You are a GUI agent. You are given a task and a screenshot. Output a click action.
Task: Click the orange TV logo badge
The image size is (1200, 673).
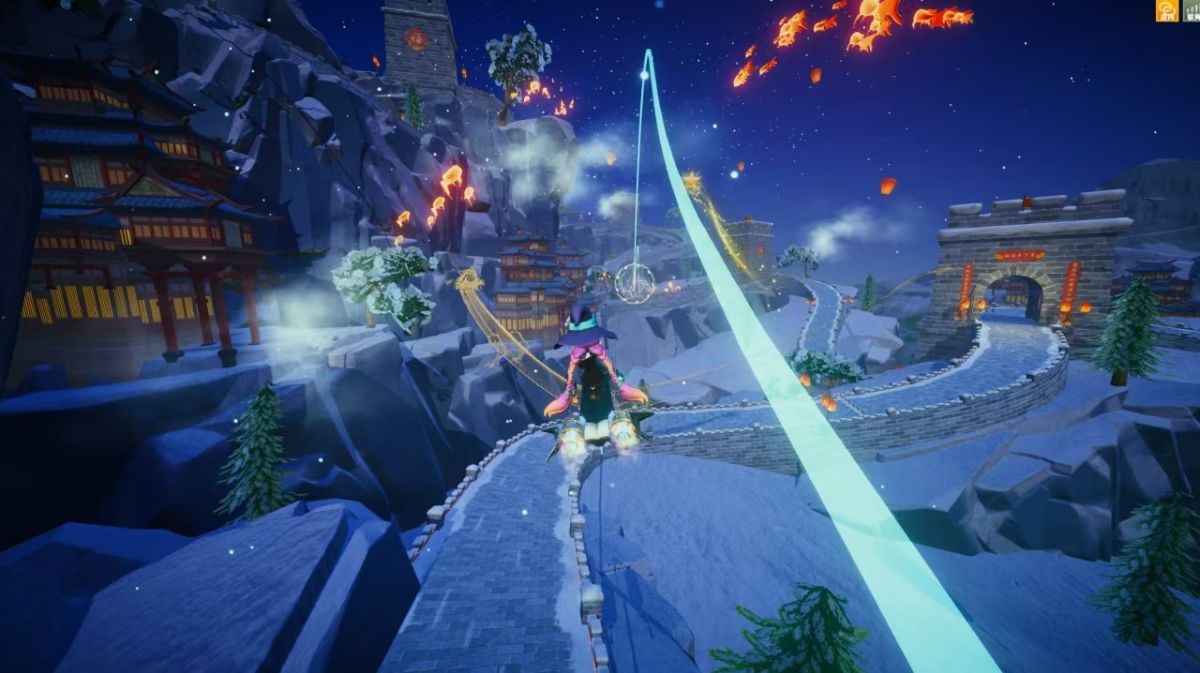coord(1167,11)
